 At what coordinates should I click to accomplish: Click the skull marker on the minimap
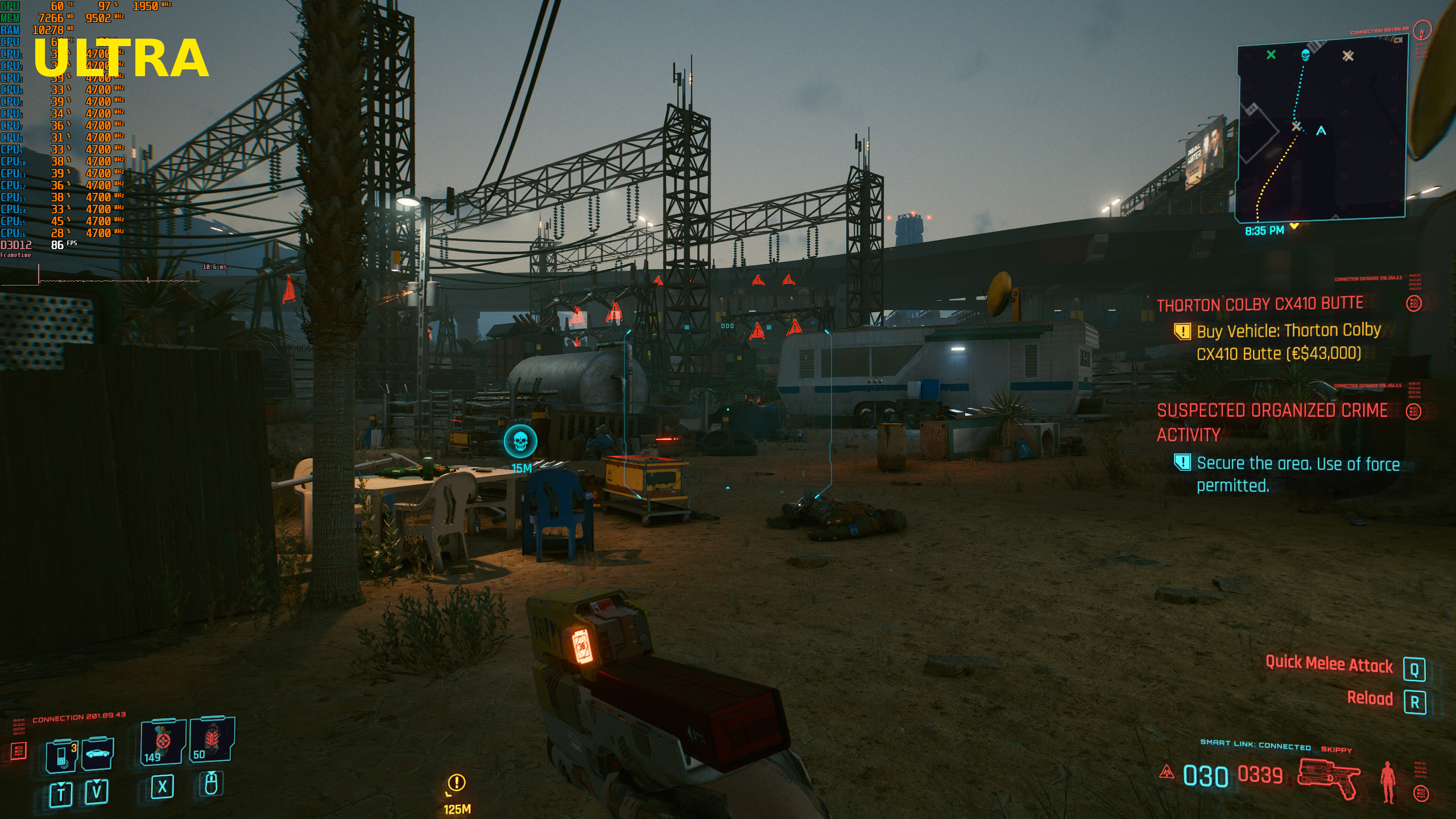tap(1305, 55)
